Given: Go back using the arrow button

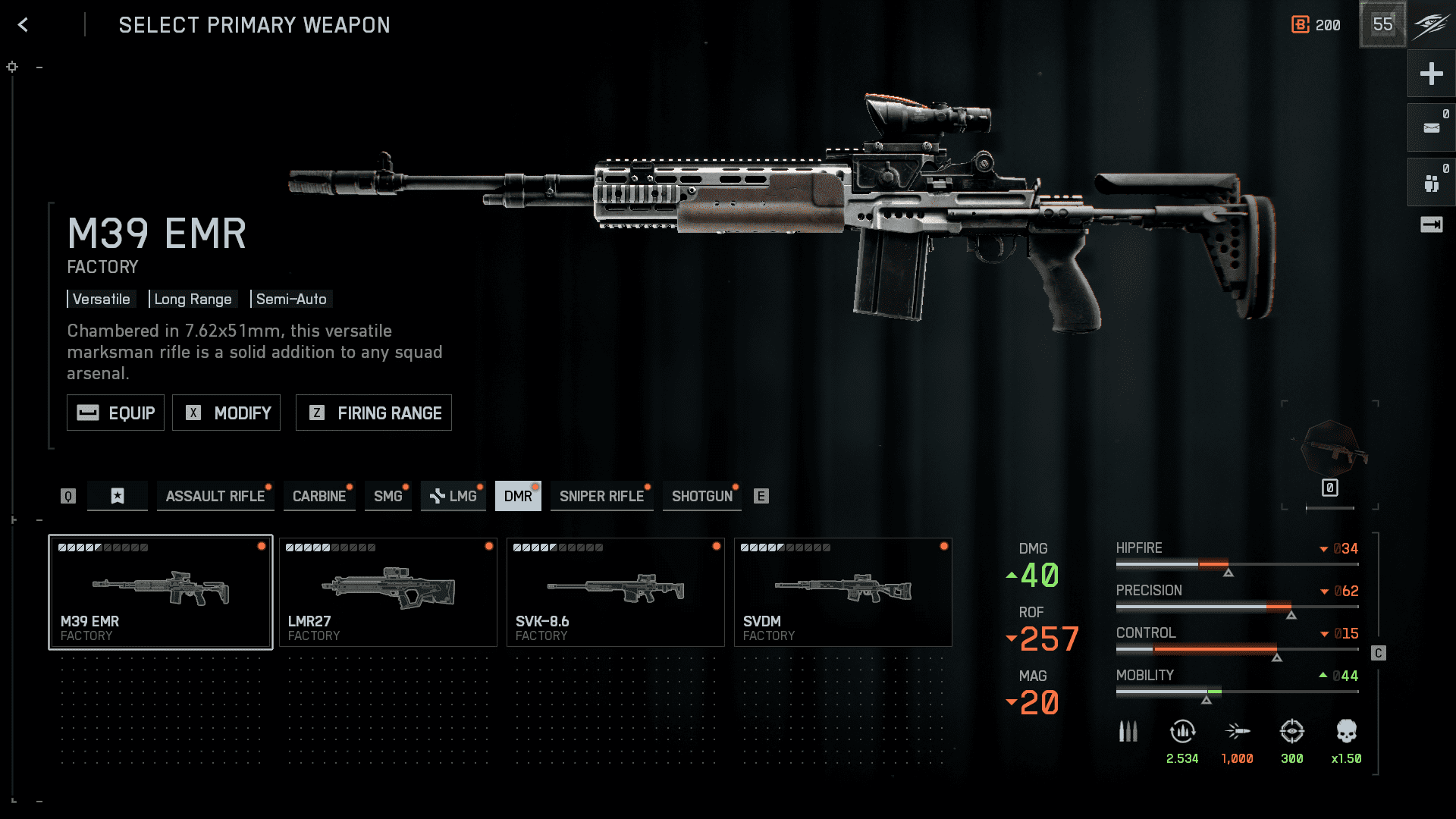Looking at the screenshot, I should point(24,25).
